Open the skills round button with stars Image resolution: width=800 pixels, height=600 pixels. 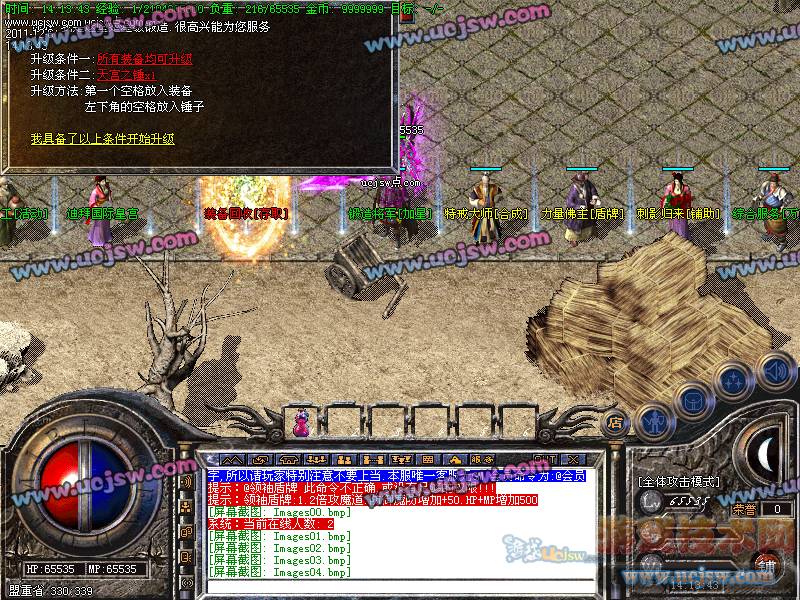click(x=734, y=381)
